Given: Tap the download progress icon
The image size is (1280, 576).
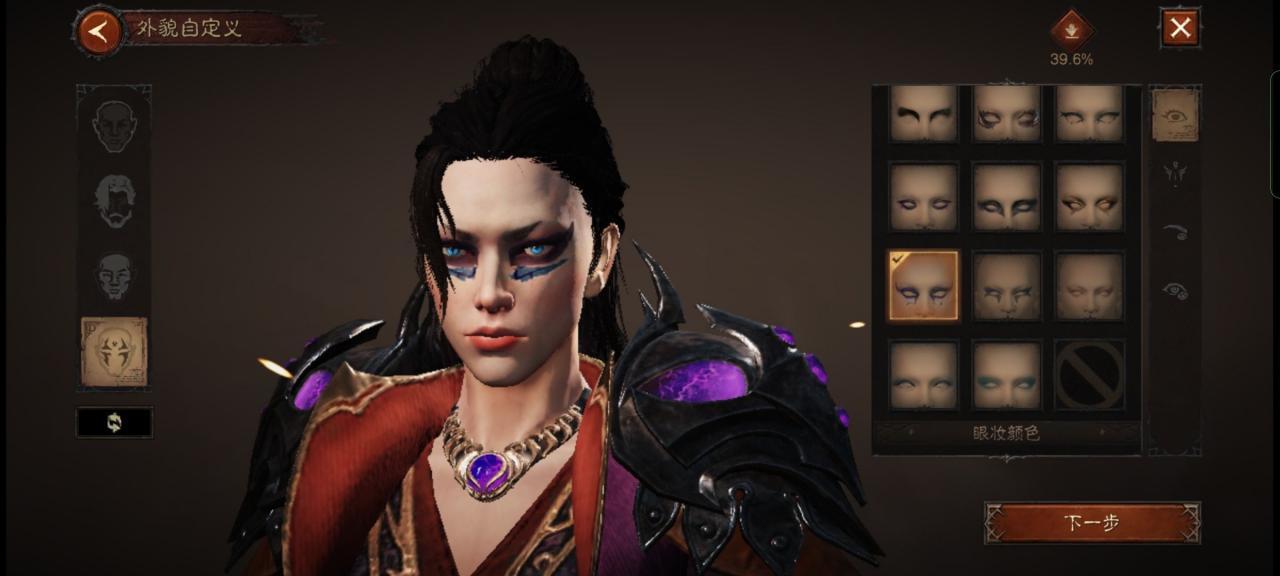Looking at the screenshot, I should tap(1071, 30).
